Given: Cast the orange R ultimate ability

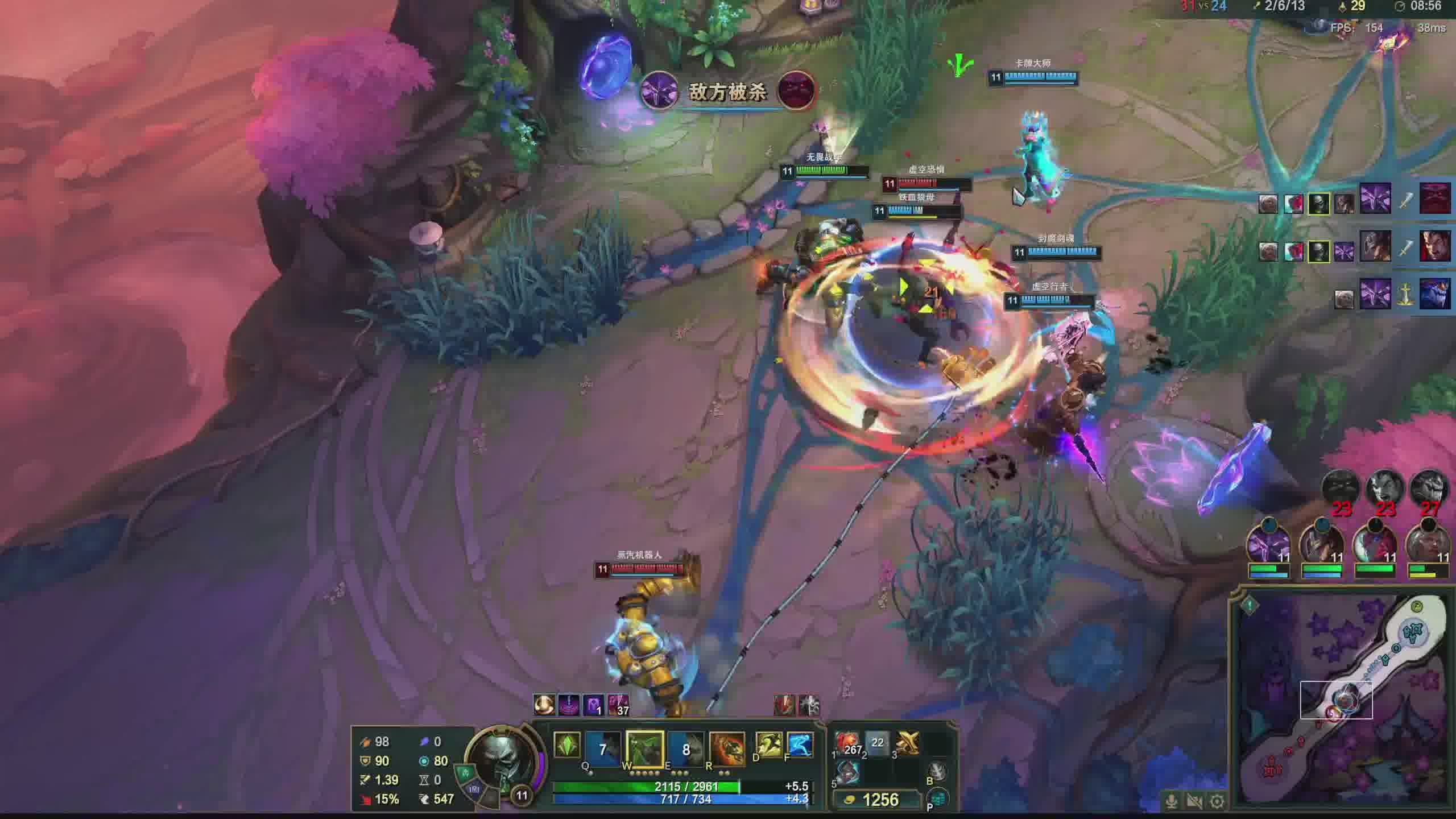Looking at the screenshot, I should click(x=727, y=748).
